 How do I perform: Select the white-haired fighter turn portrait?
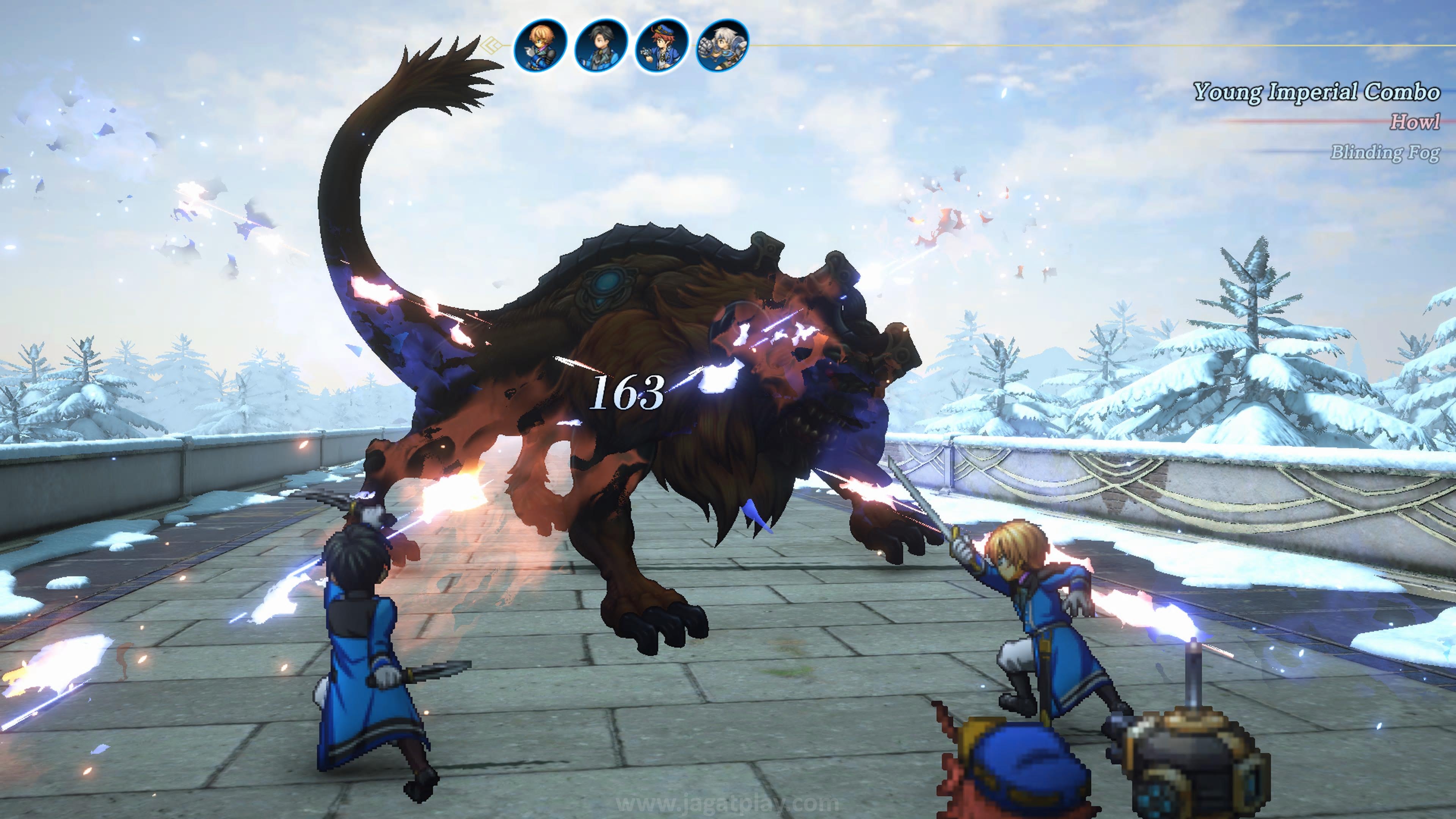coord(722,45)
